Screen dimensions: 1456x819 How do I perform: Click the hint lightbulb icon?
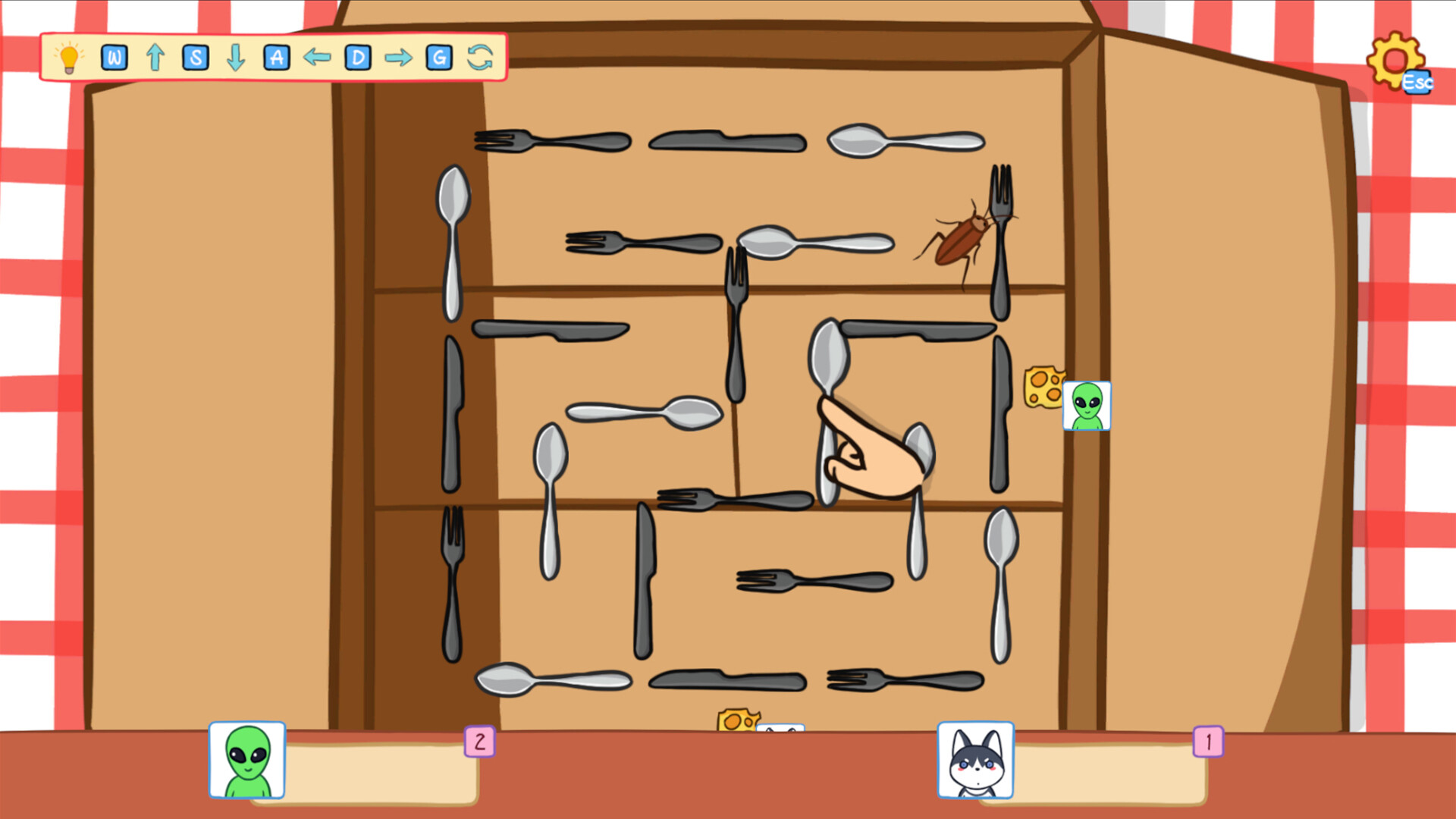(68, 58)
